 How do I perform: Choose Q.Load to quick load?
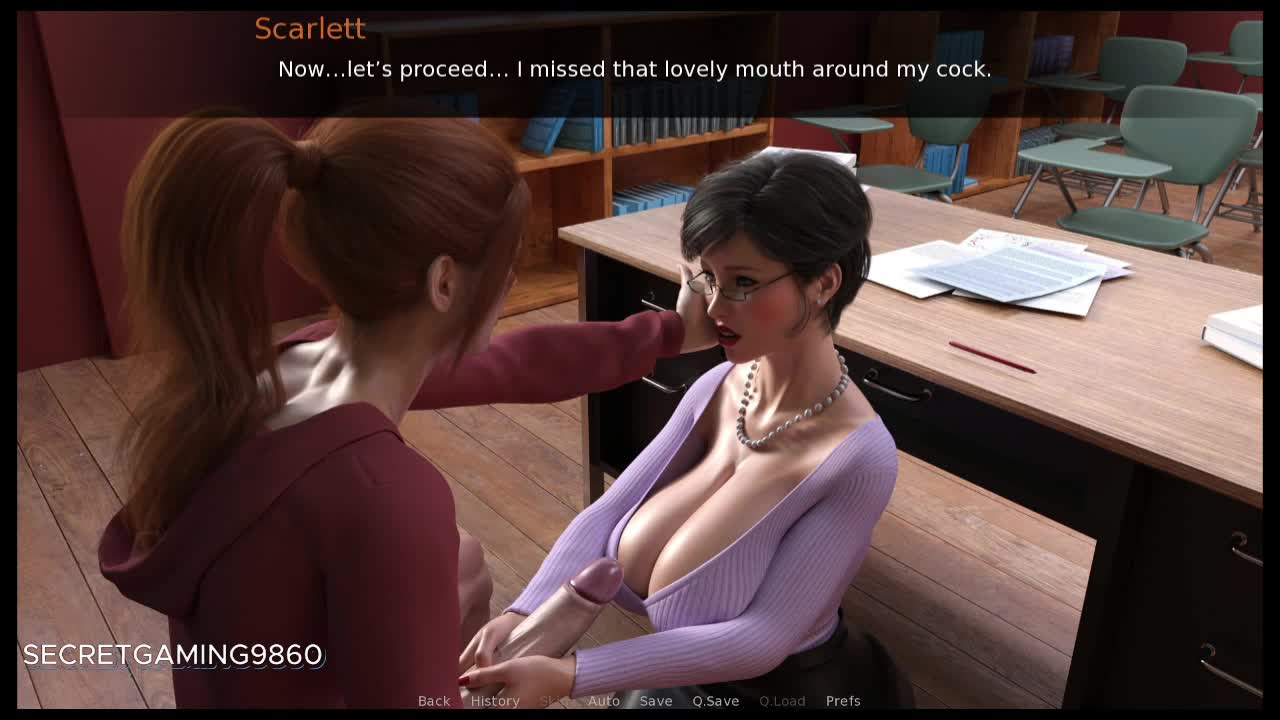coord(782,701)
